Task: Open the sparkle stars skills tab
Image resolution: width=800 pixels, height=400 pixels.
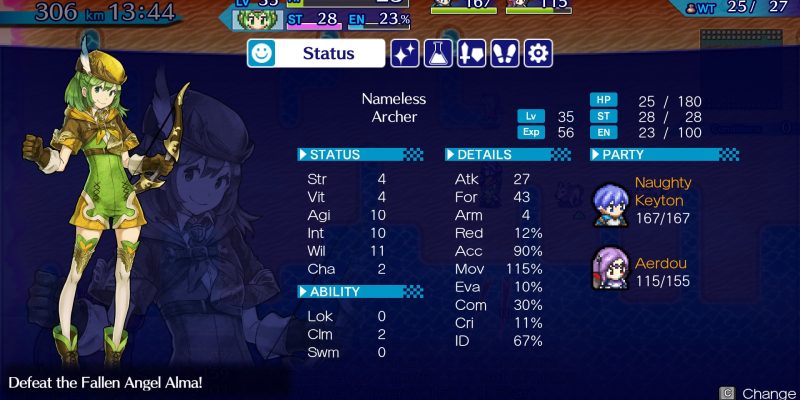Action: [405, 53]
